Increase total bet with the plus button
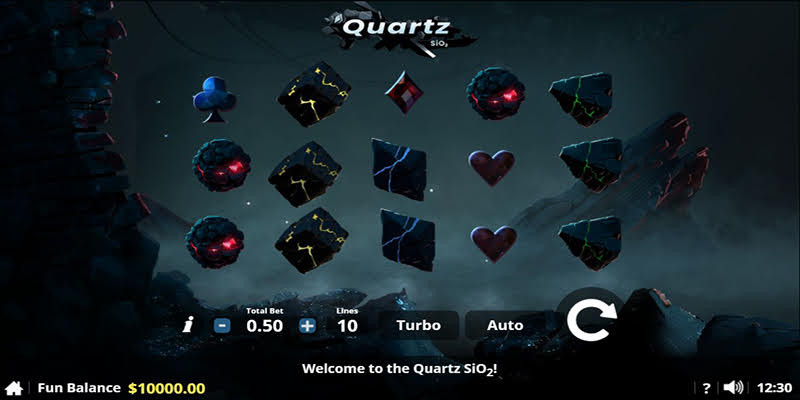Viewport: 800px width, 400px height. coord(307,325)
